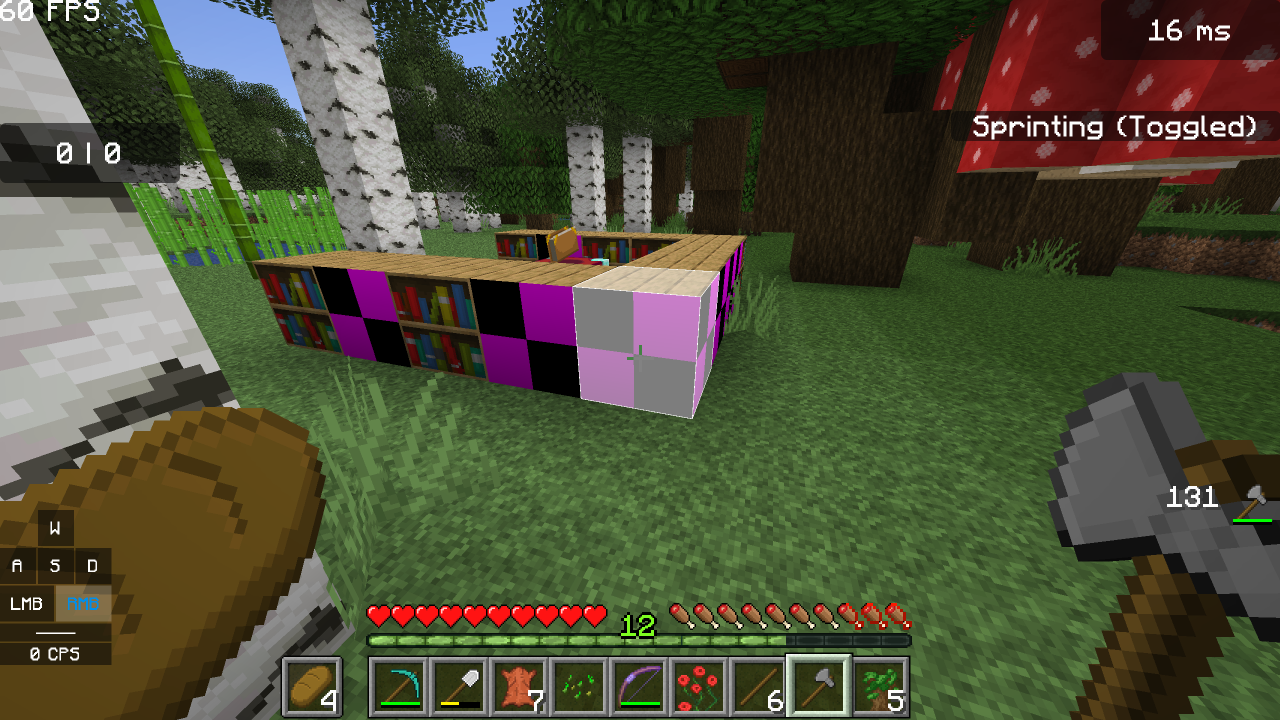Equip the enchanted bow slot
This screenshot has width=1280, height=720.
click(x=638, y=686)
